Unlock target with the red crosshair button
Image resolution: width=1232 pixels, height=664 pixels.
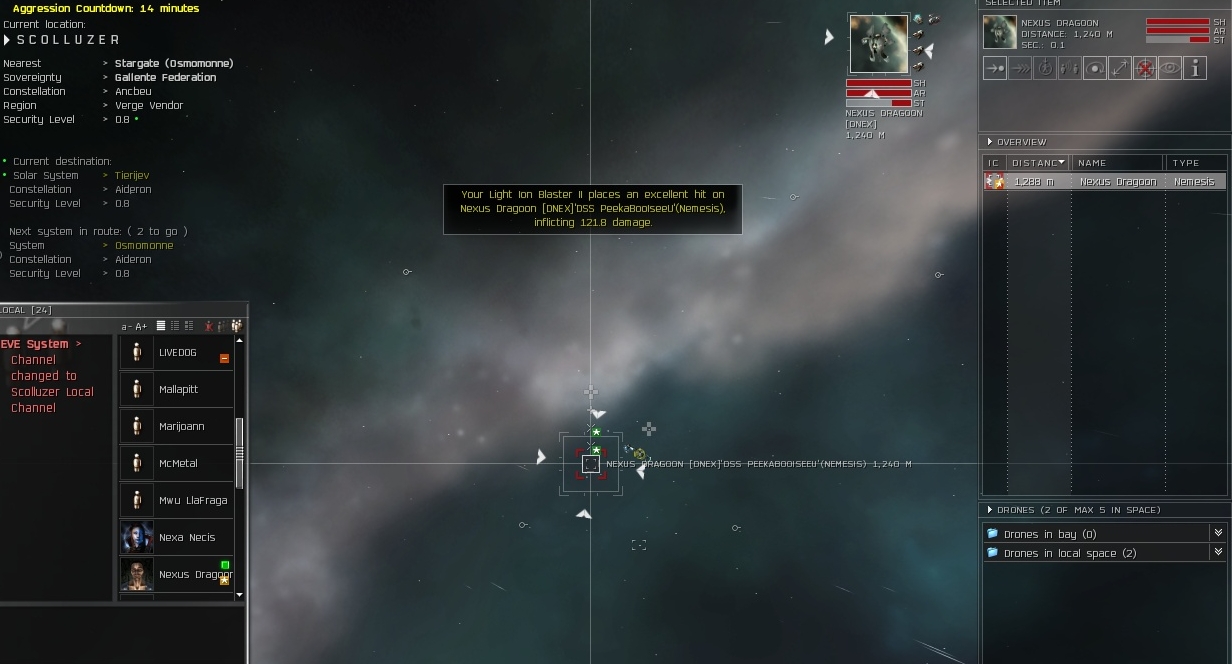(1145, 68)
